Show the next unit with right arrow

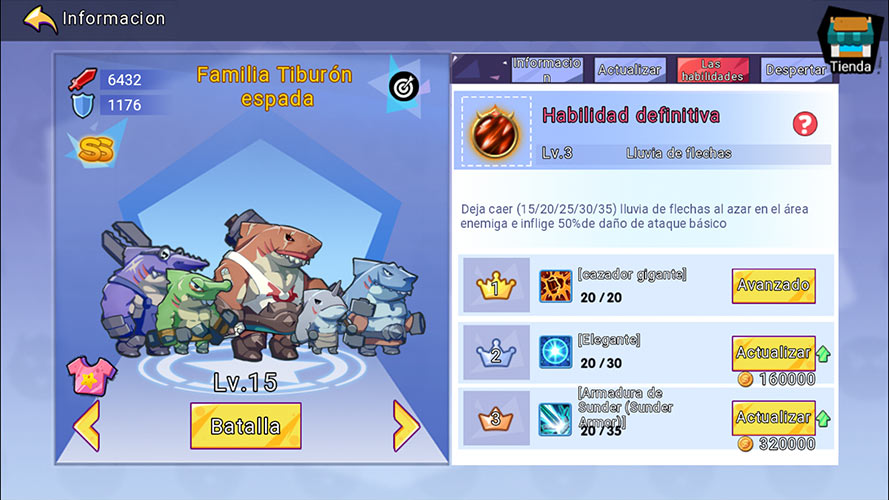coord(405,425)
